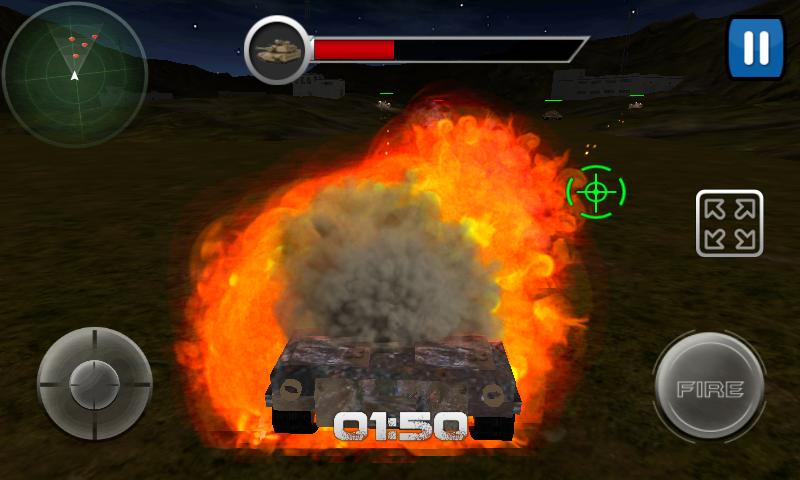
Task: Click the circular radar minimap
Action: [x=75, y=74]
